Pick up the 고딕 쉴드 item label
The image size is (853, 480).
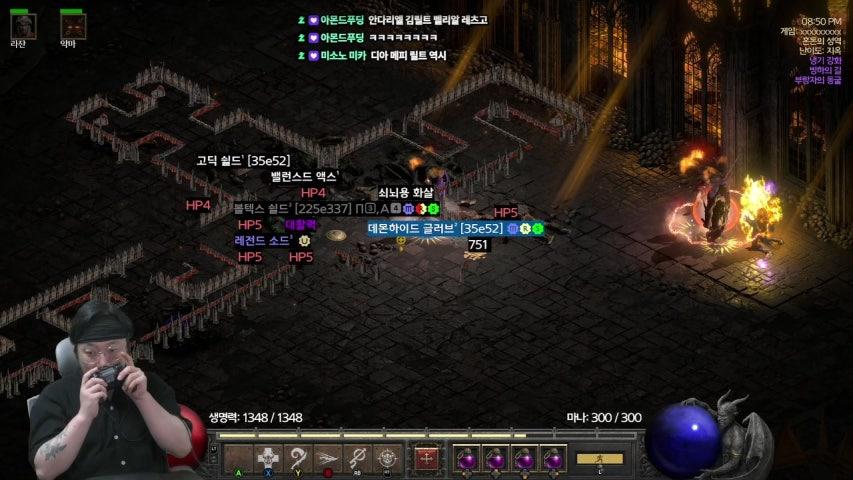point(242,160)
